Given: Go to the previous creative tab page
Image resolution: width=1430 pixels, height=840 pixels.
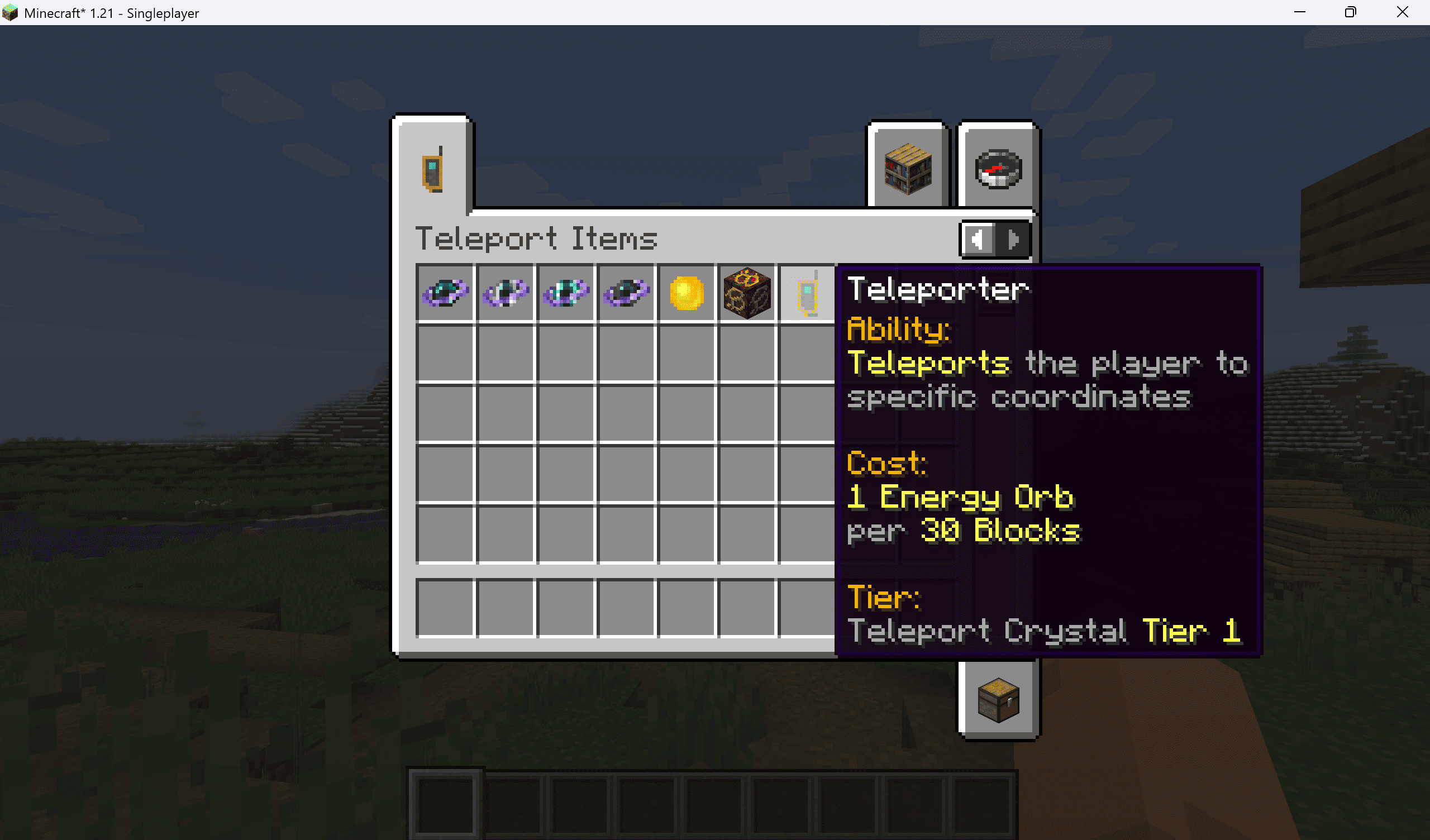Looking at the screenshot, I should click(x=978, y=240).
